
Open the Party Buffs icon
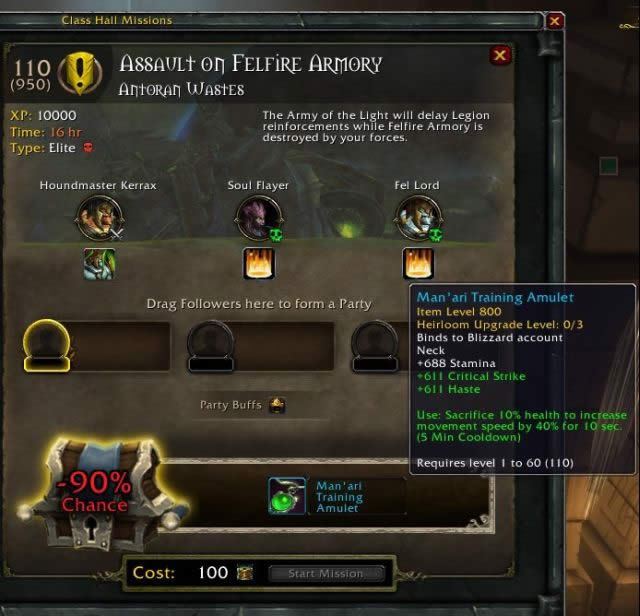click(x=278, y=405)
